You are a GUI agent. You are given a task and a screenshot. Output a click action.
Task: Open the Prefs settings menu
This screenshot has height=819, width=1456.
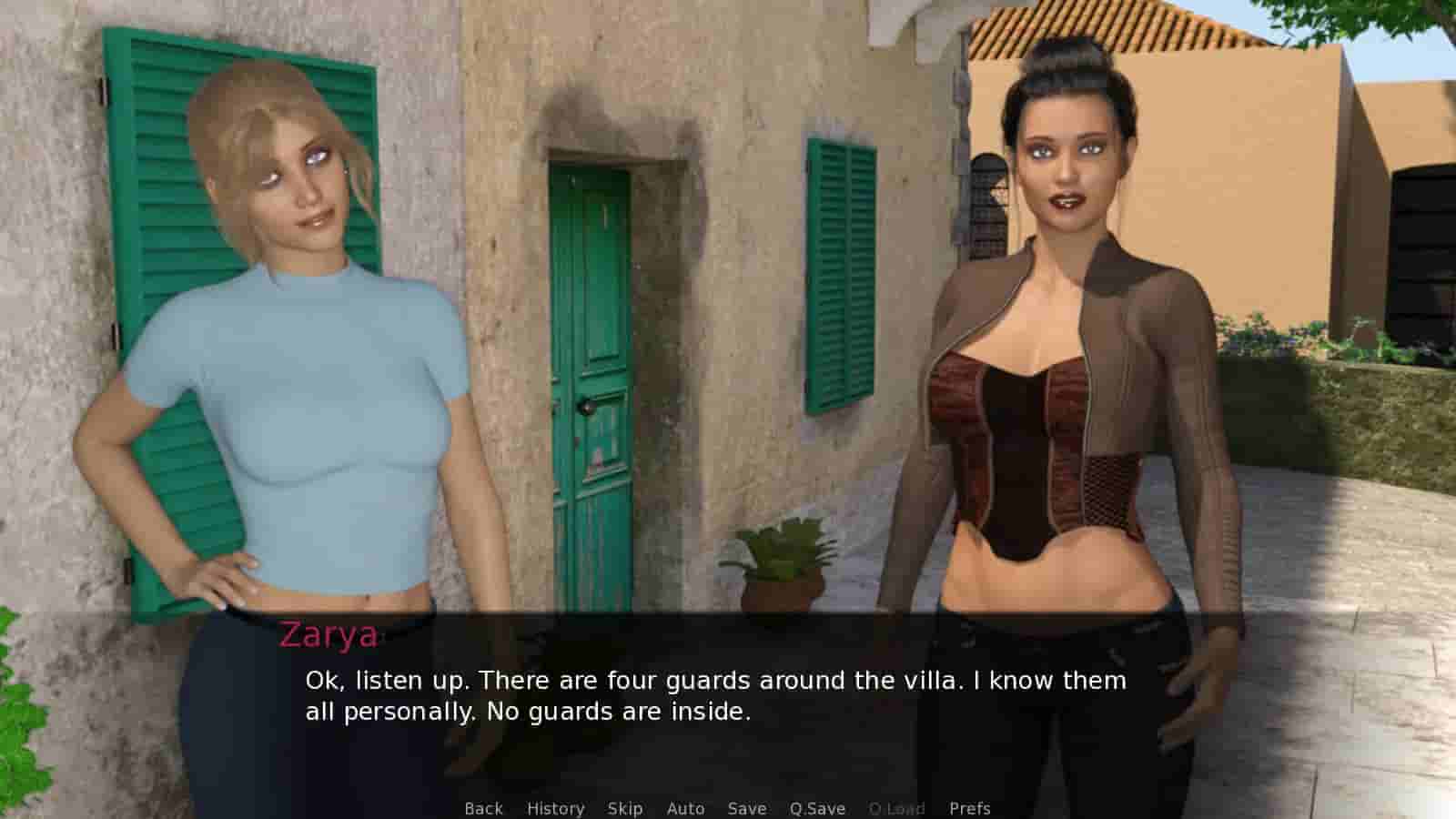point(969,808)
